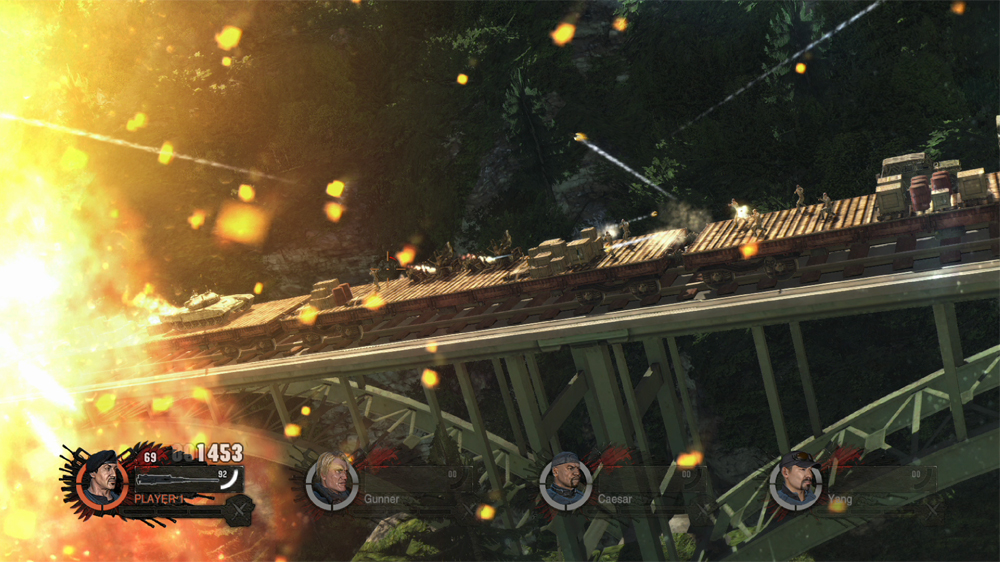Click the equipped rifle weapon icon
The width and height of the screenshot is (1000, 562).
(x=176, y=479)
